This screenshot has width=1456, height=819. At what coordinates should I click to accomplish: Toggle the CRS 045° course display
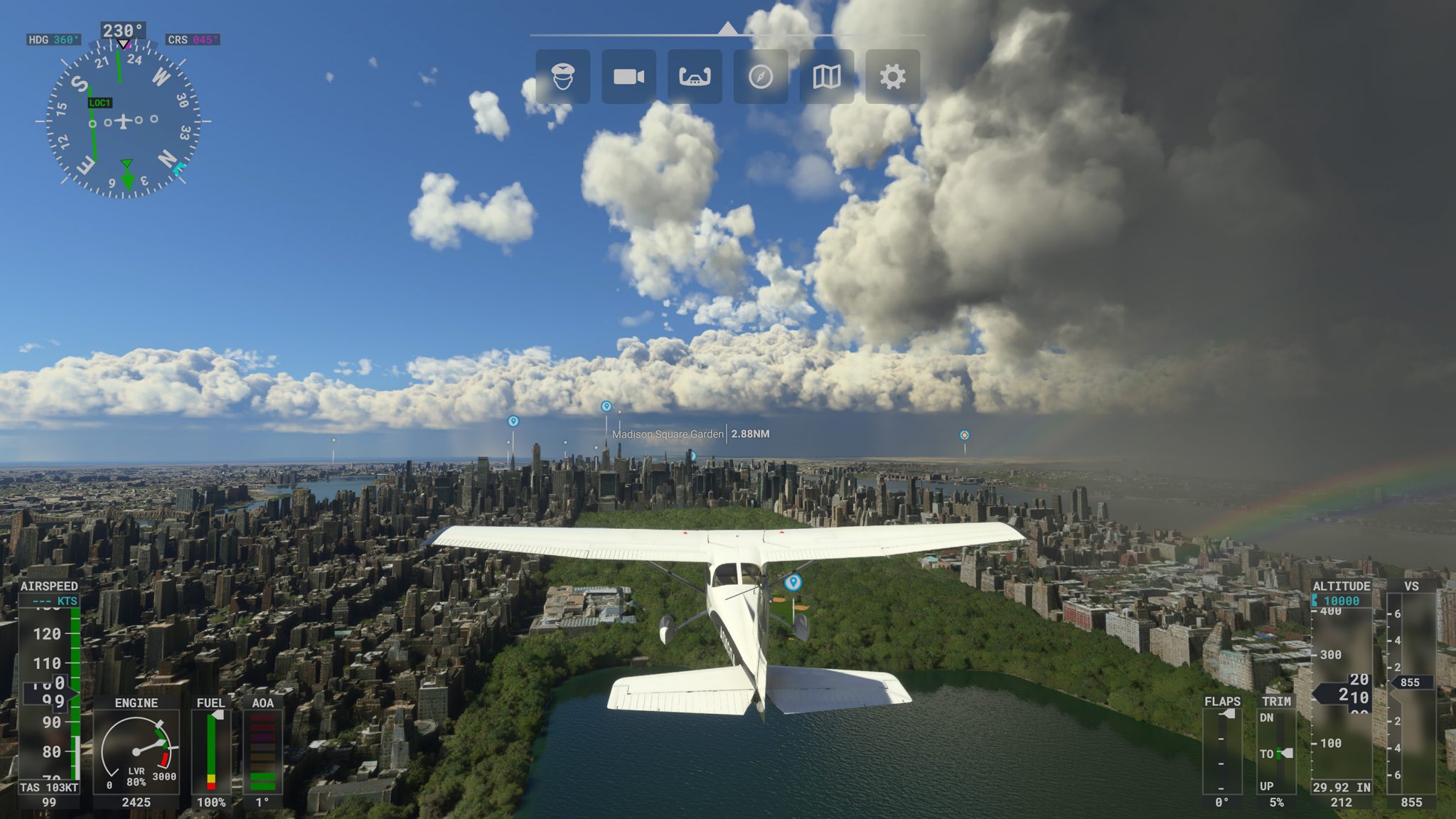click(193, 38)
